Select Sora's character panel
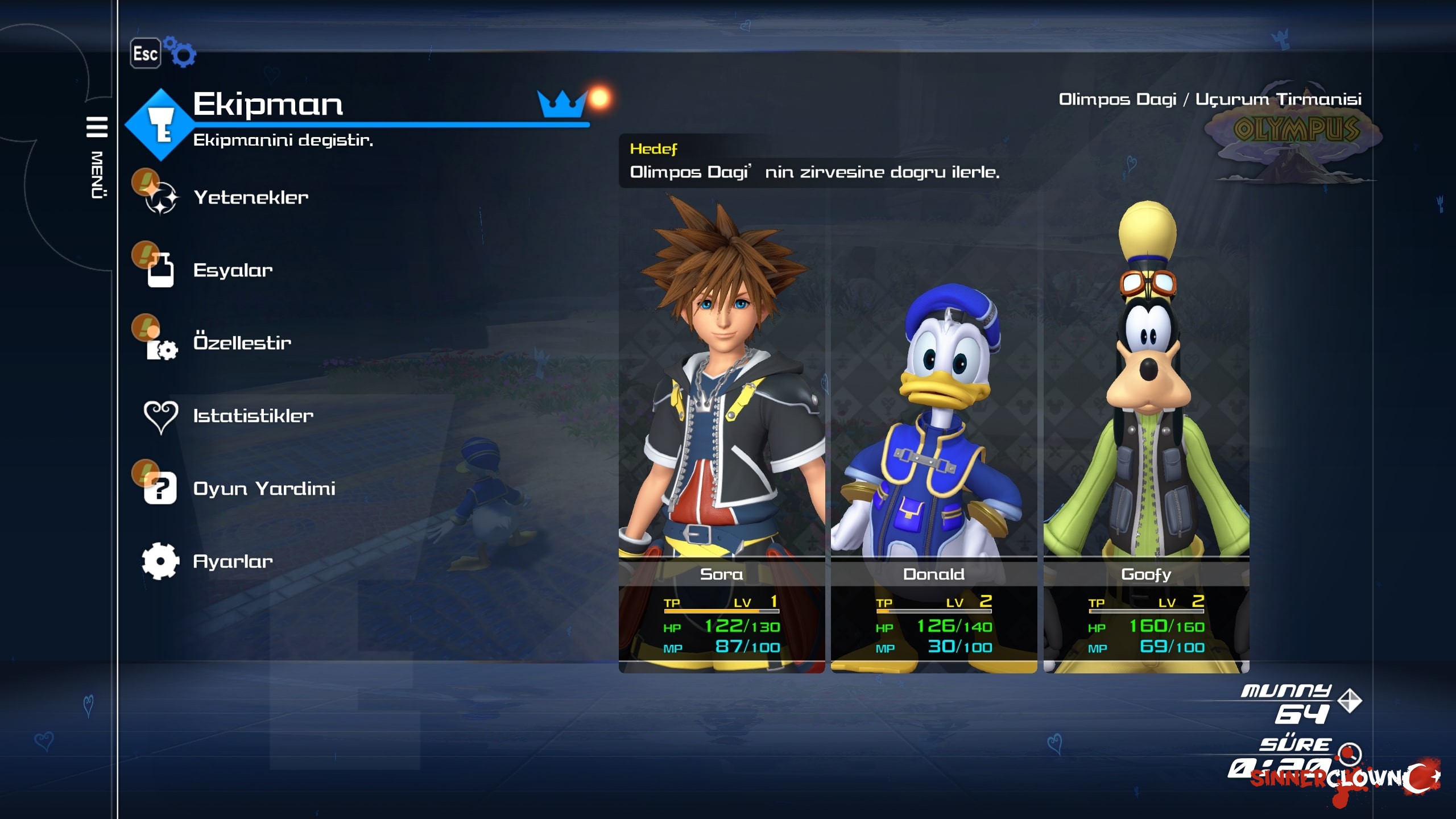The width and height of the screenshot is (1456, 819). (721, 432)
